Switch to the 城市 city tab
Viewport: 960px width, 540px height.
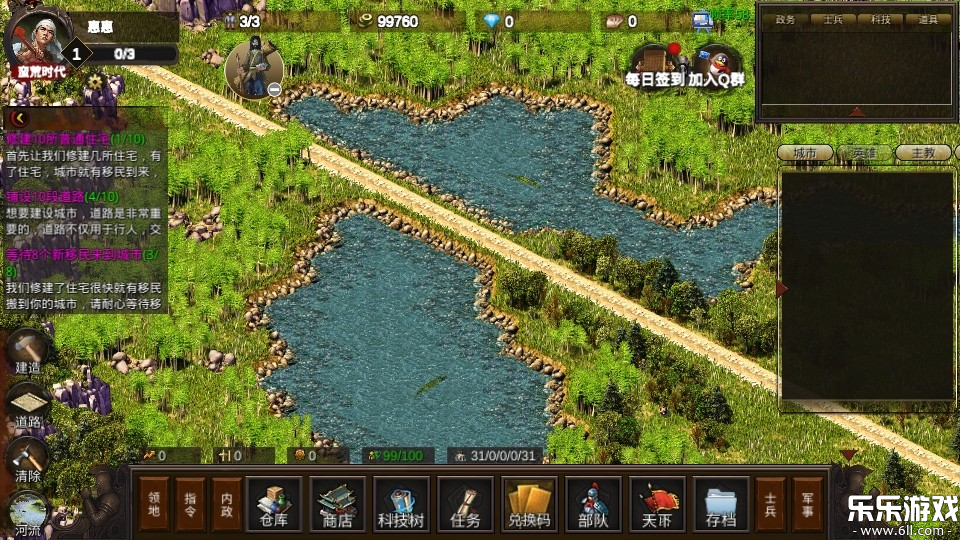[x=806, y=153]
